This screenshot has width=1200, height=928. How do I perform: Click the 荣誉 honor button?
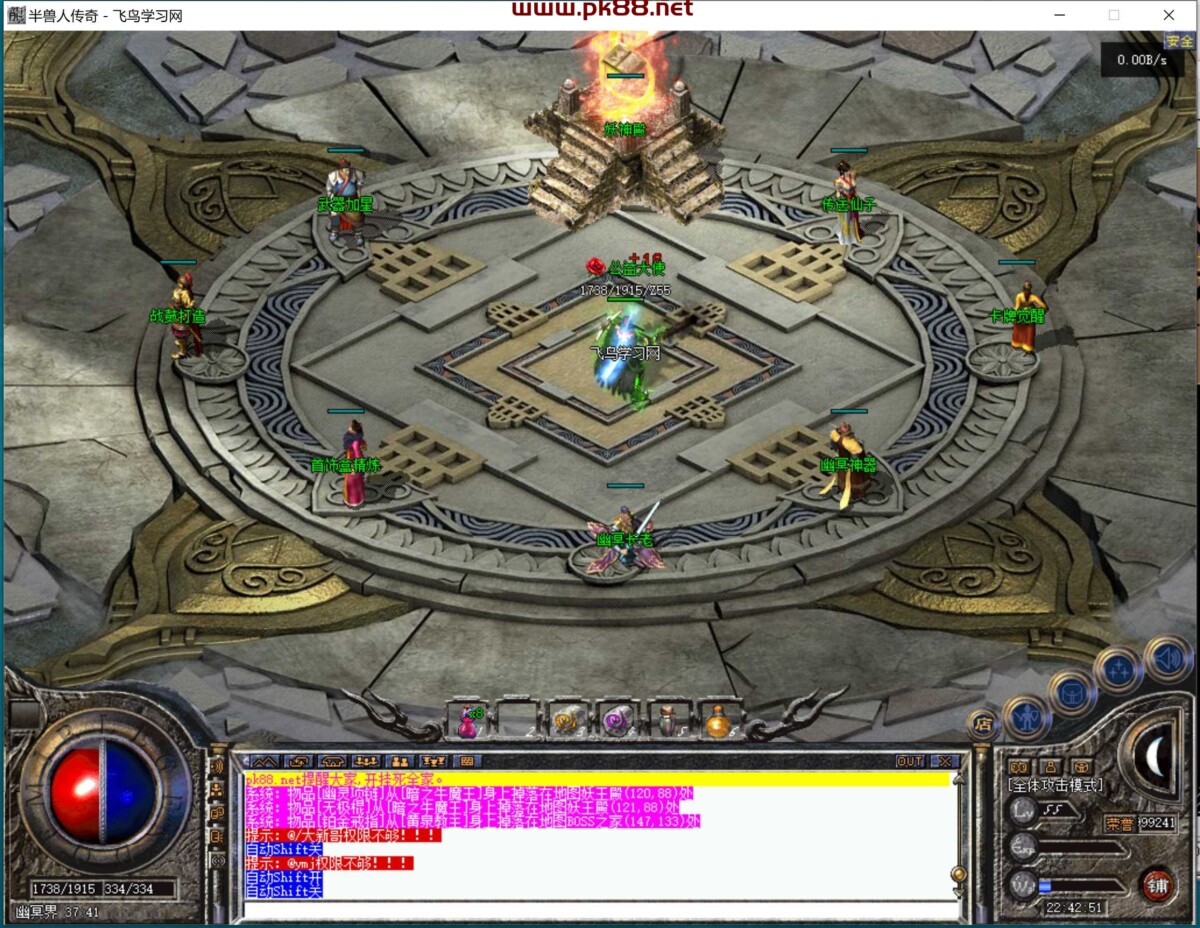(1120, 824)
